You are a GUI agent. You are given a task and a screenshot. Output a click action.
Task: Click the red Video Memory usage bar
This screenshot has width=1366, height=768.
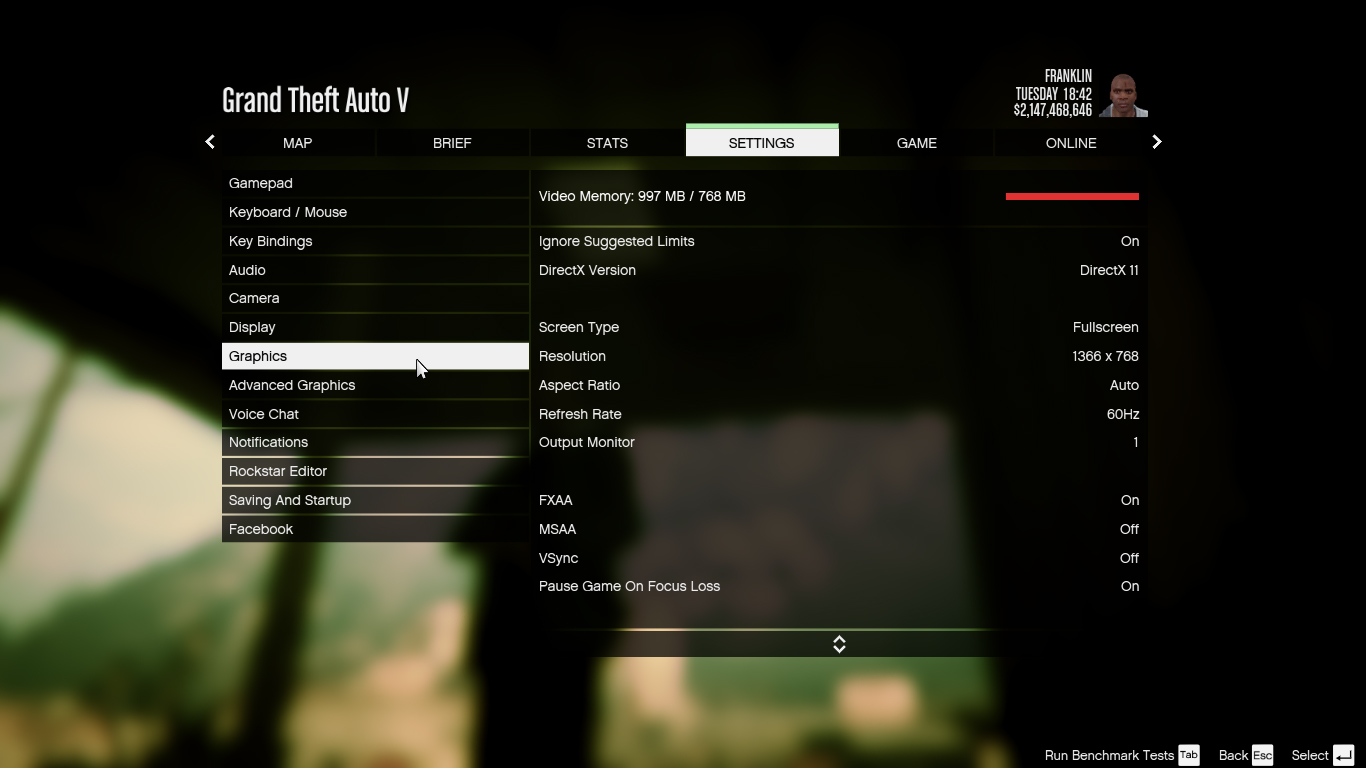click(1072, 196)
